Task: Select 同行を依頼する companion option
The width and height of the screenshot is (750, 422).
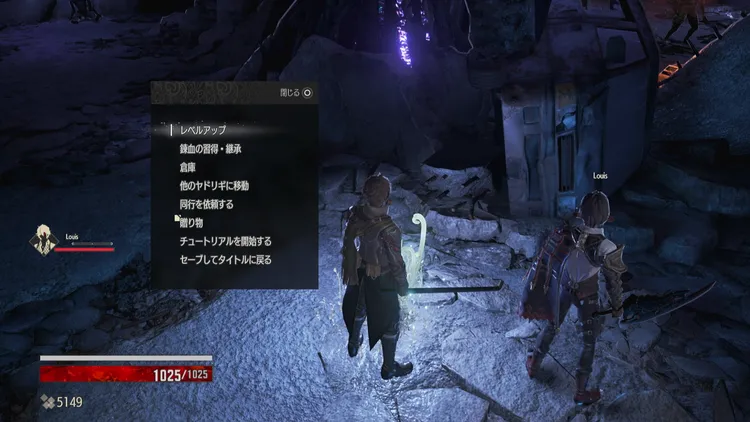Action: [206, 204]
